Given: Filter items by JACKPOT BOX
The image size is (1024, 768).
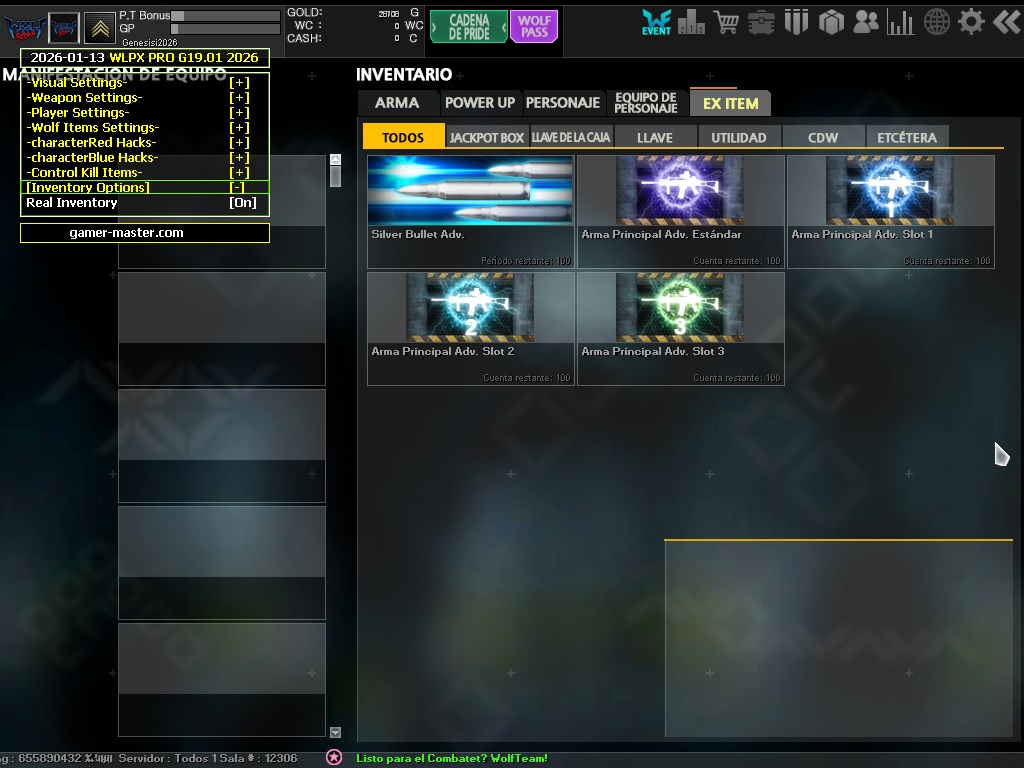Looking at the screenshot, I should (x=487, y=138).
